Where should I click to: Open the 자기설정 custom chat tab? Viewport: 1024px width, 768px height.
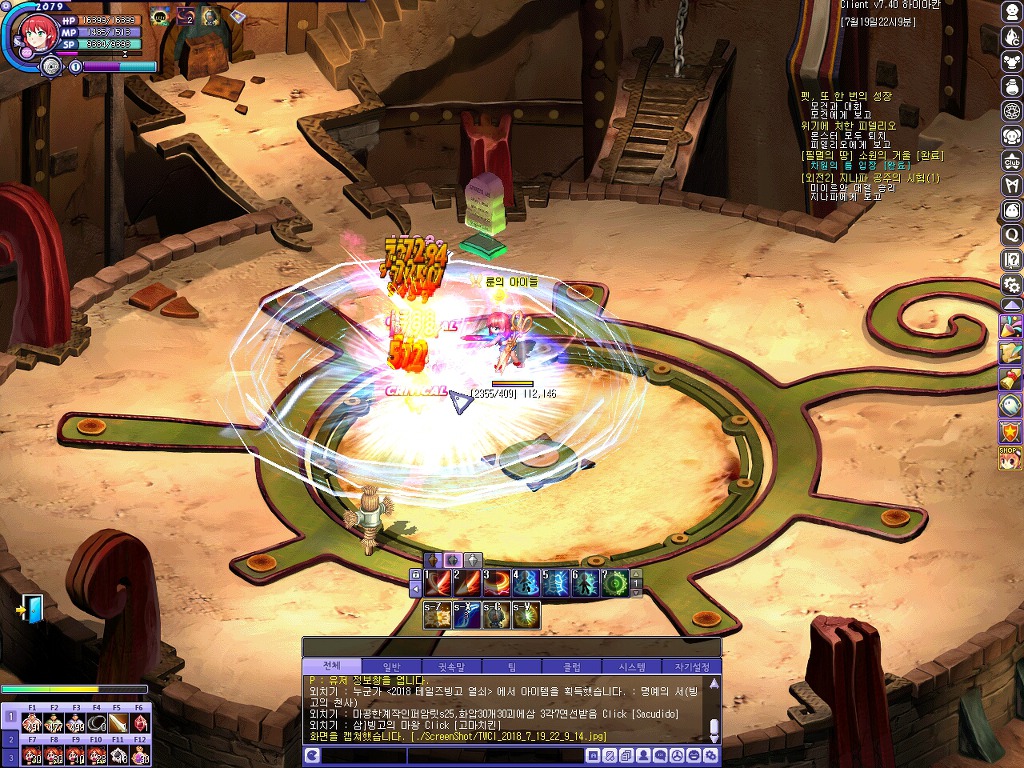pos(692,667)
